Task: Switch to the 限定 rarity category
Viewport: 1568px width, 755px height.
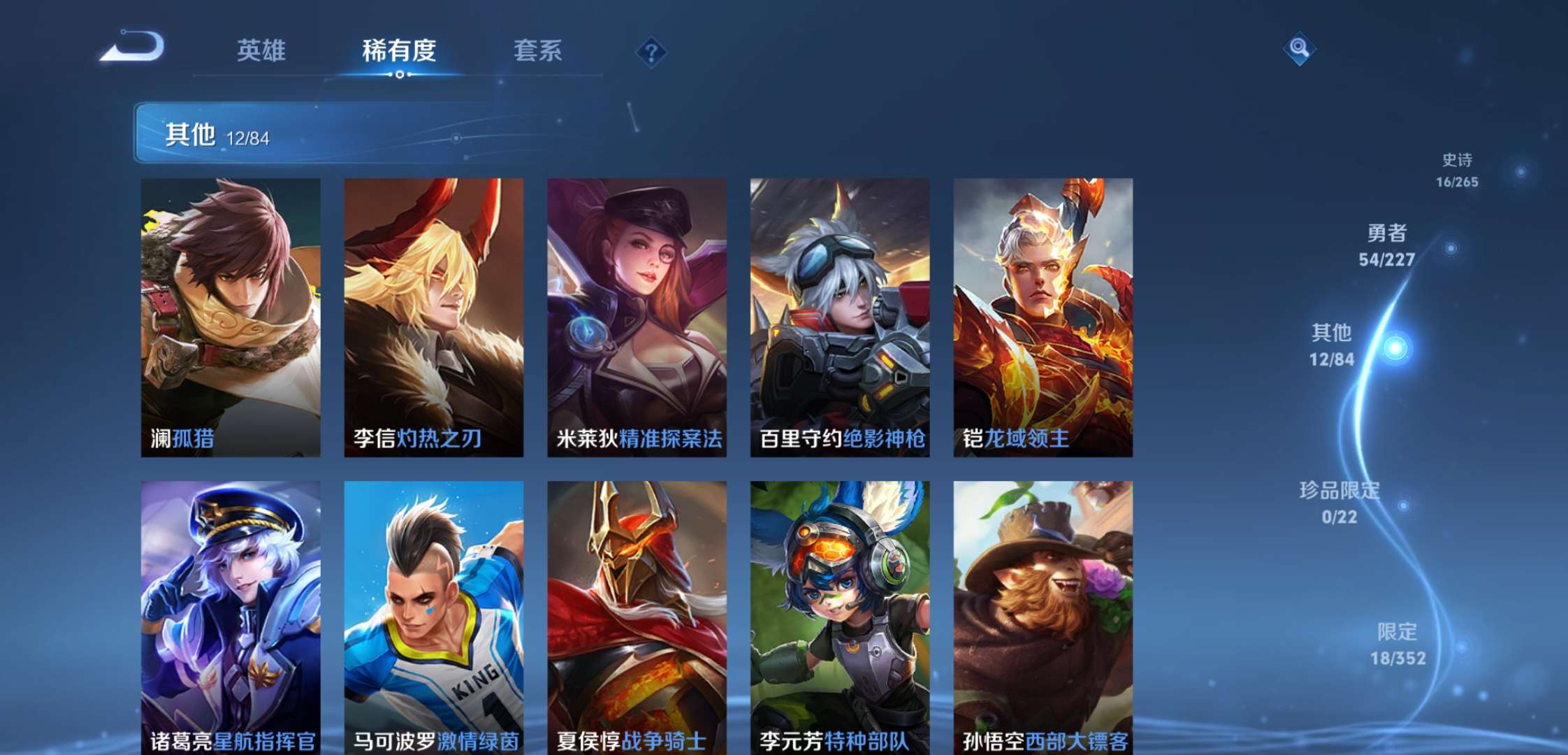Action: pyautogui.click(x=1398, y=644)
